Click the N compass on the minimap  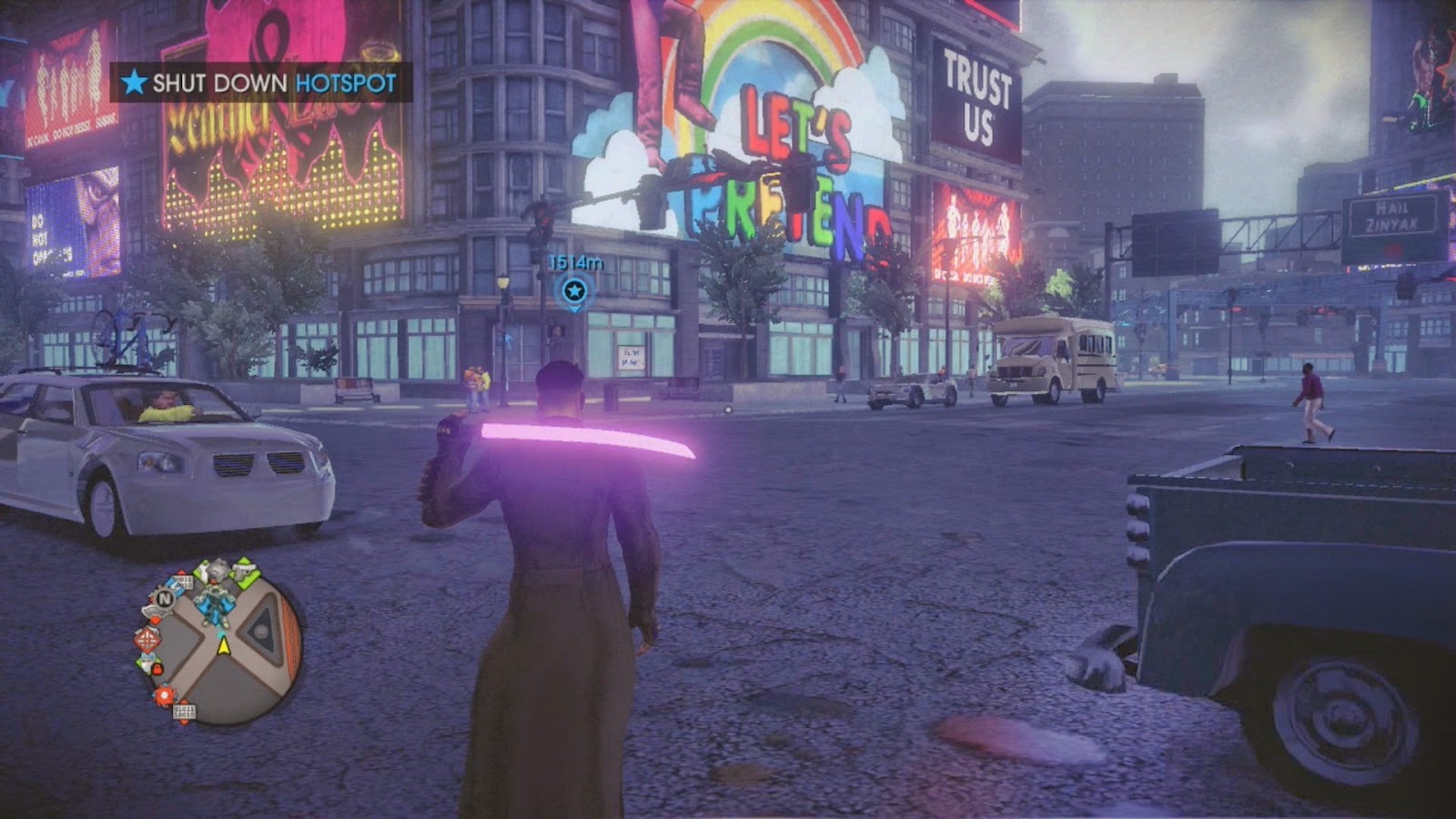166,597
